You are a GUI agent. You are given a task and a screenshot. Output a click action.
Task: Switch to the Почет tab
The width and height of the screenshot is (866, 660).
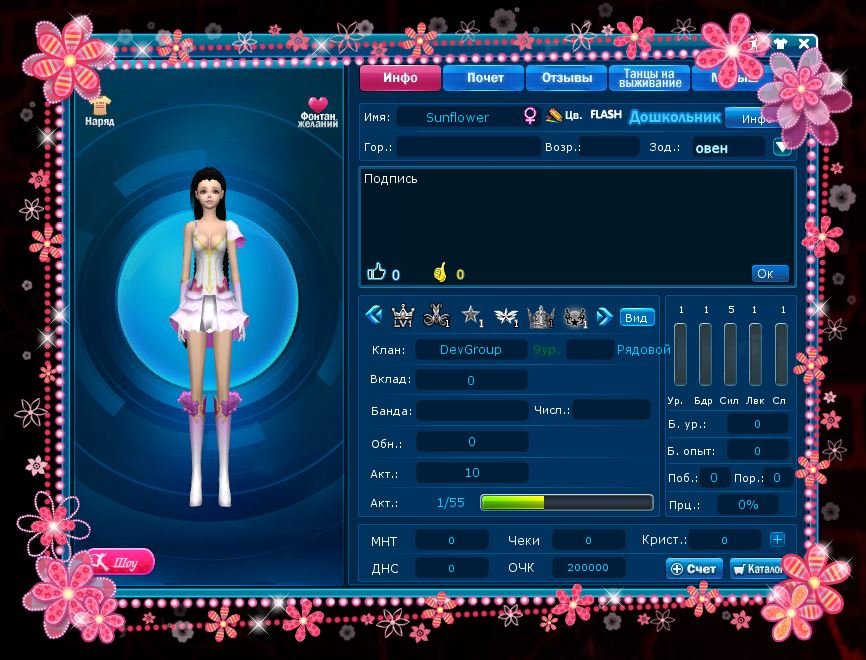point(485,78)
